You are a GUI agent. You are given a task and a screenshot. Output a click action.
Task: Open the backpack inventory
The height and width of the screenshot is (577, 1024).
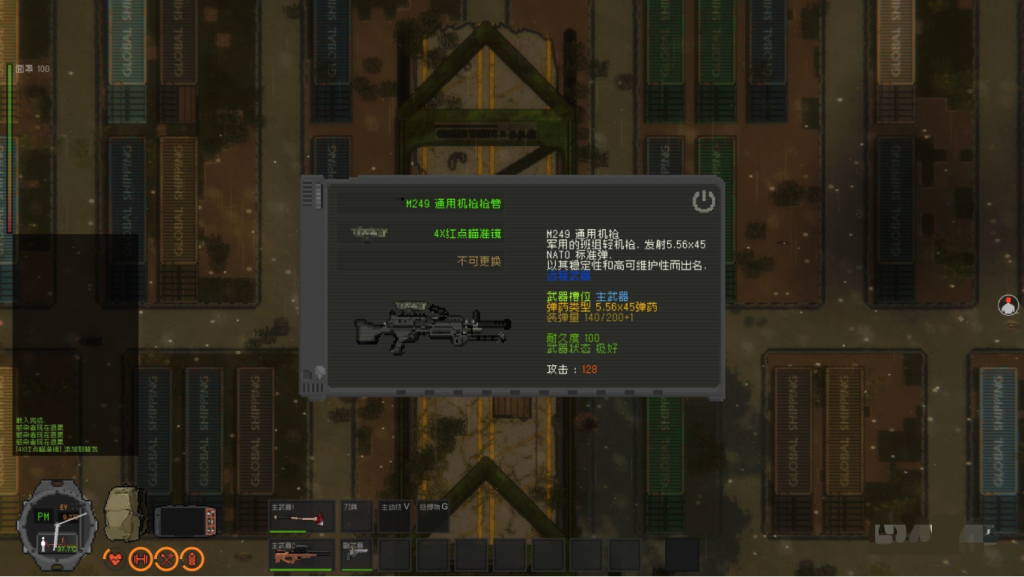pyautogui.click(x=125, y=513)
